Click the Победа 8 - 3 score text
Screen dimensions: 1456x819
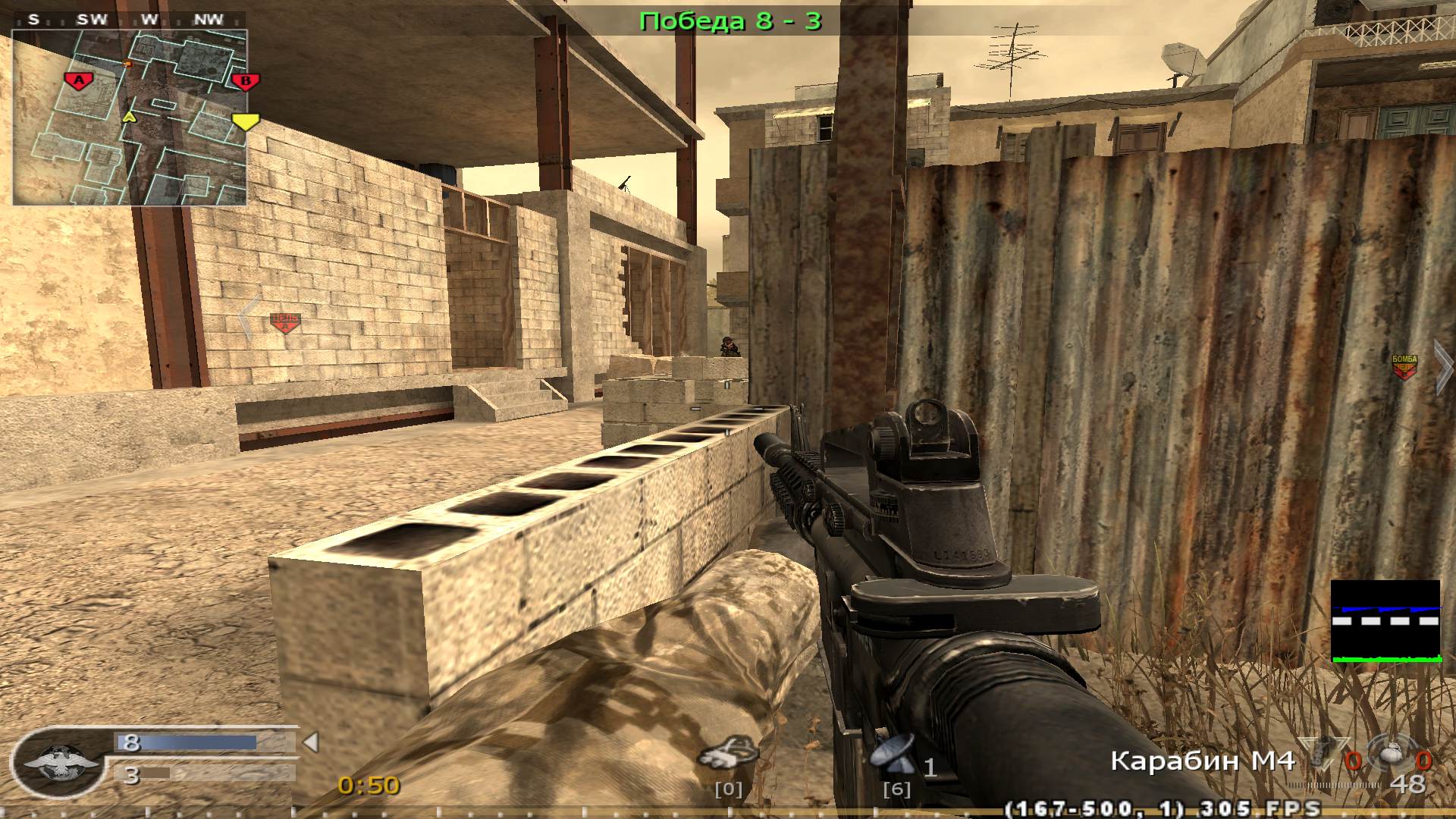pos(730,20)
